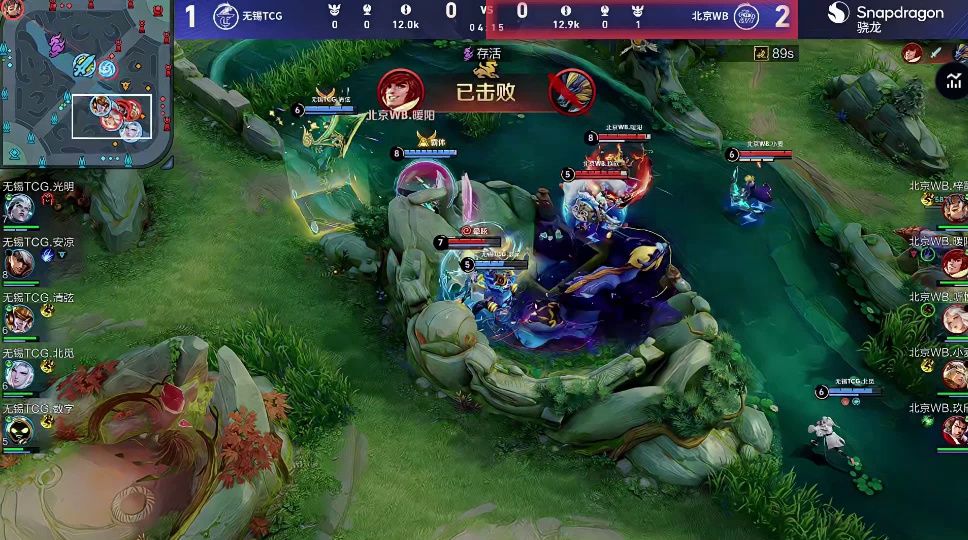Open the match statistics chart button

coord(949,81)
